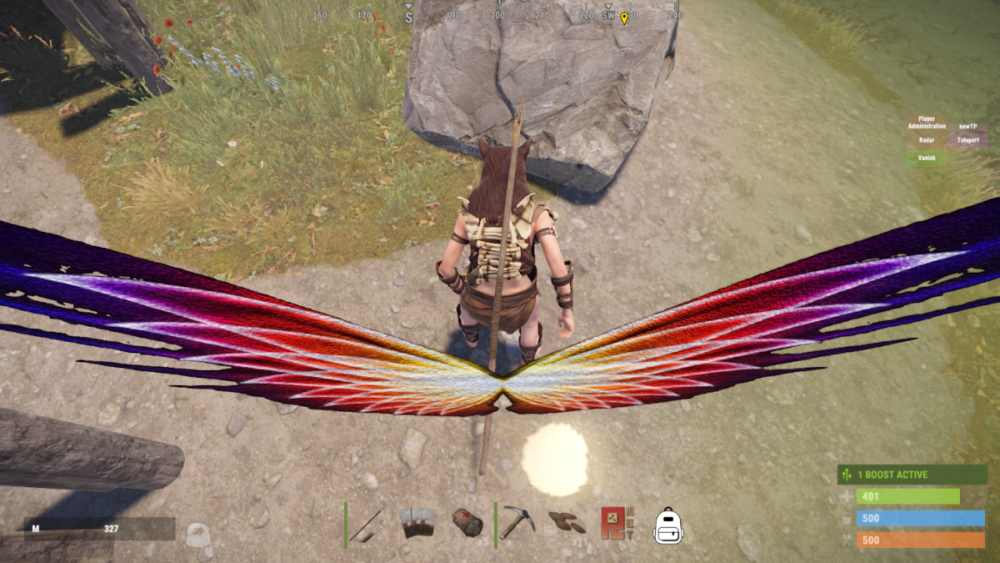Open the red RustNET icon
The image size is (1000, 563).
click(614, 523)
